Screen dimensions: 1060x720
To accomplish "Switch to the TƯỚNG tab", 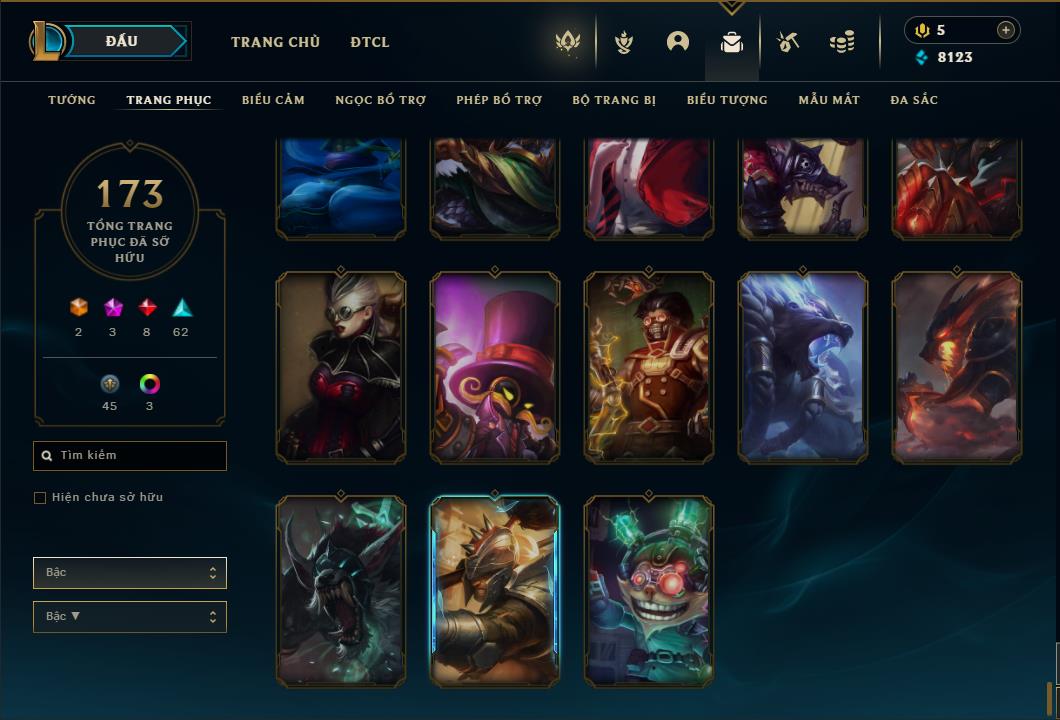I will click(72, 100).
